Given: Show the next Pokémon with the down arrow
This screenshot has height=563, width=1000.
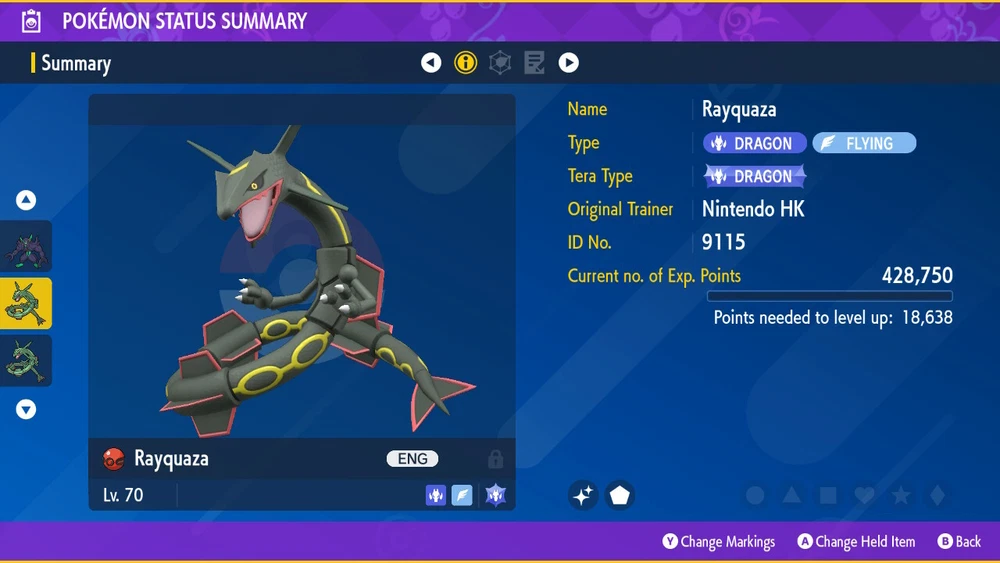Looking at the screenshot, I should pyautogui.click(x=26, y=408).
